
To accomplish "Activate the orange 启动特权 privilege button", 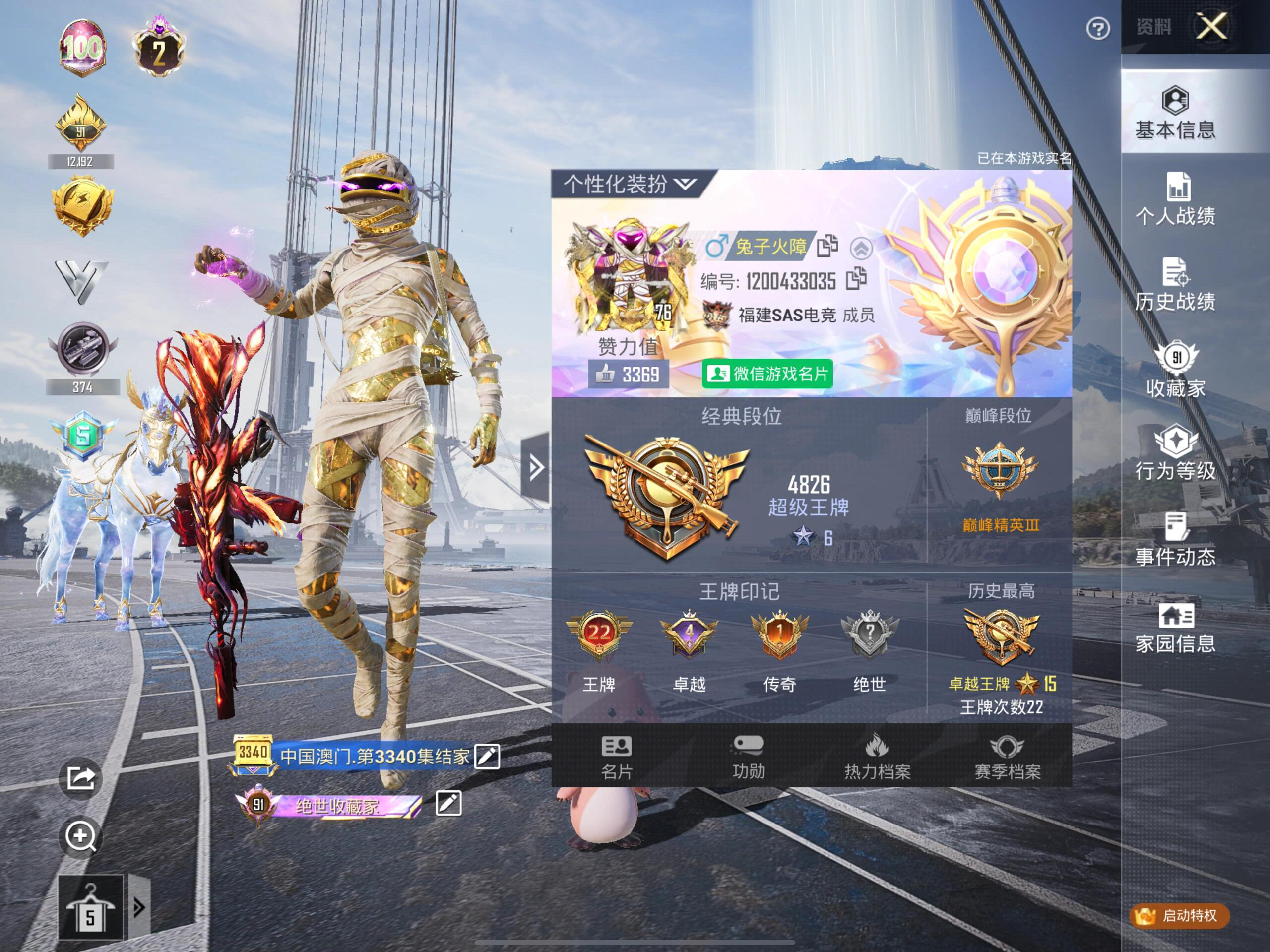I will [x=1179, y=915].
